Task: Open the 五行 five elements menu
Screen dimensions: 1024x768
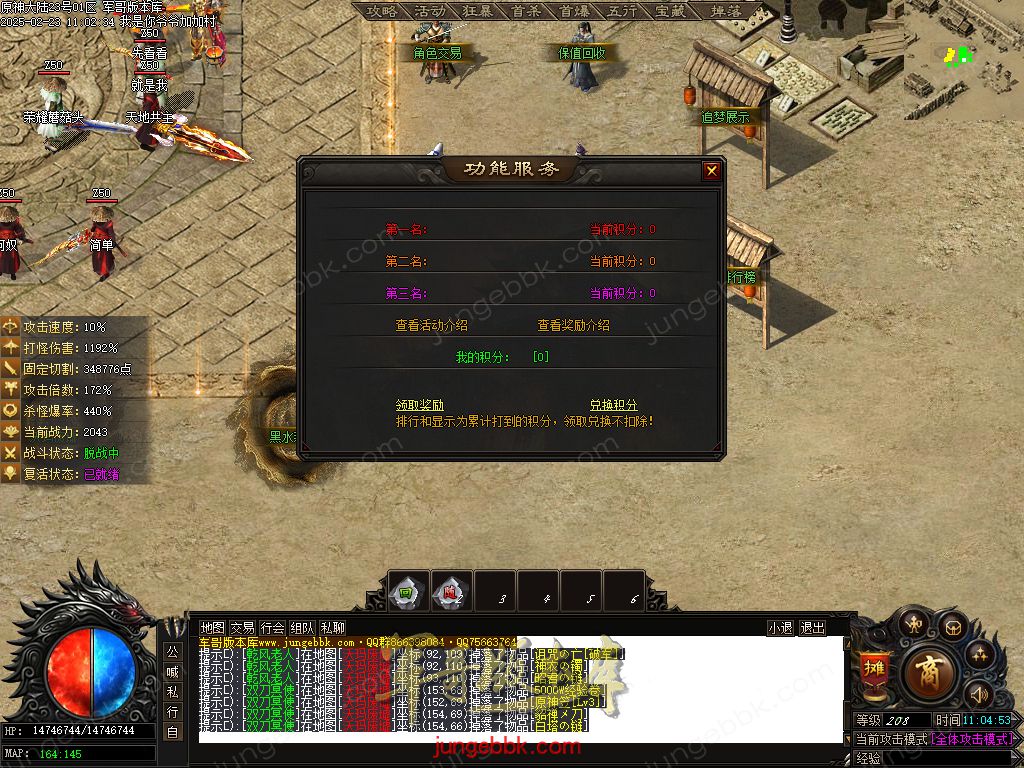Action: click(622, 11)
